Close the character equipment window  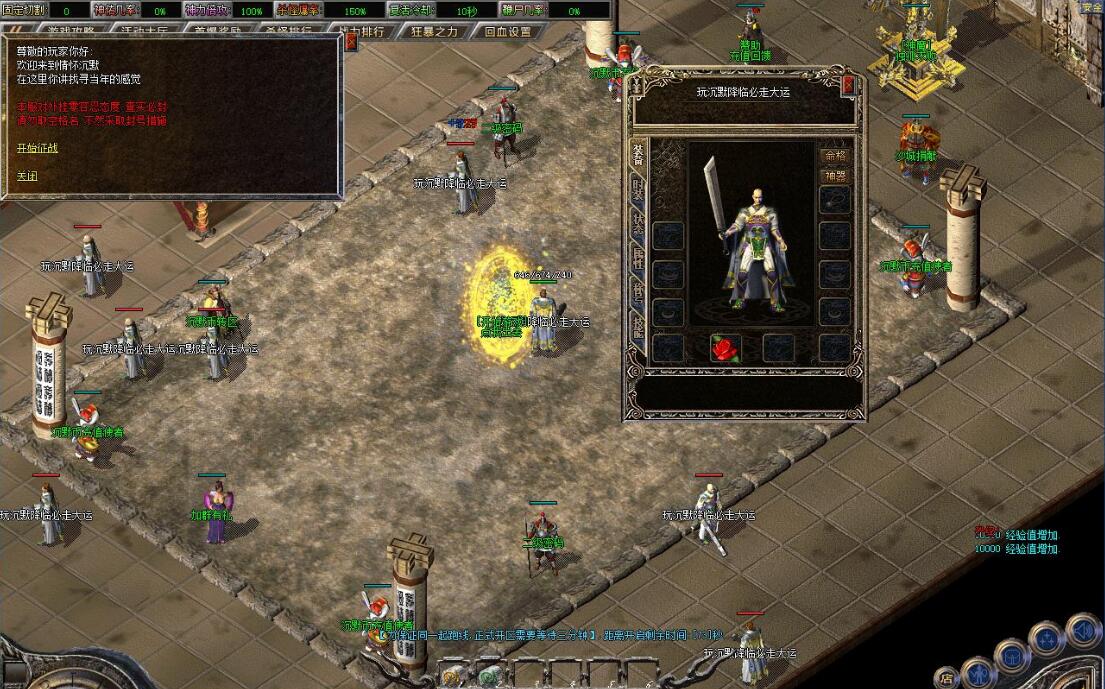(x=849, y=85)
